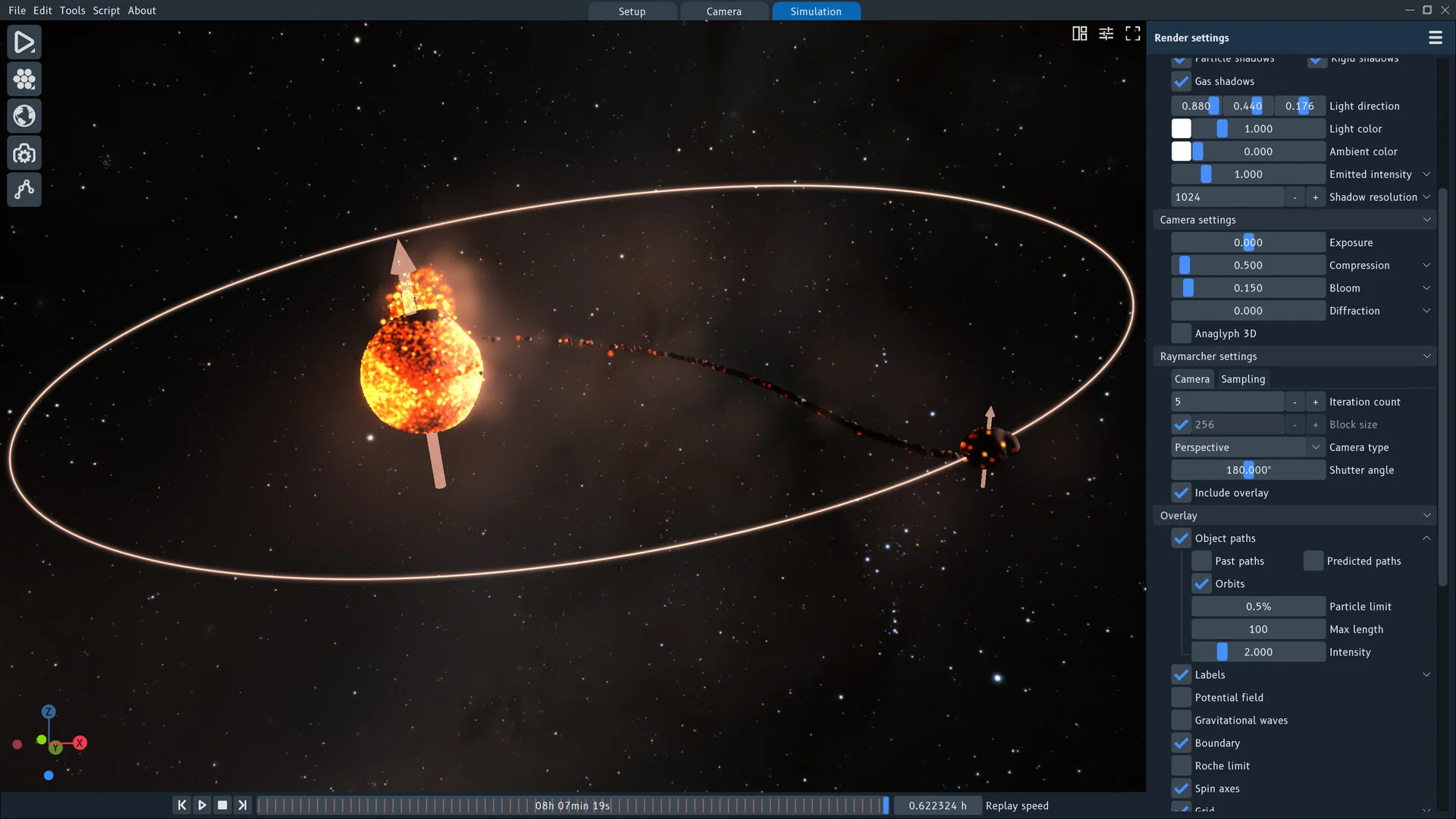Toggle fullscreen viewport icon
Viewport: 1456px width, 819px height.
(x=1132, y=33)
